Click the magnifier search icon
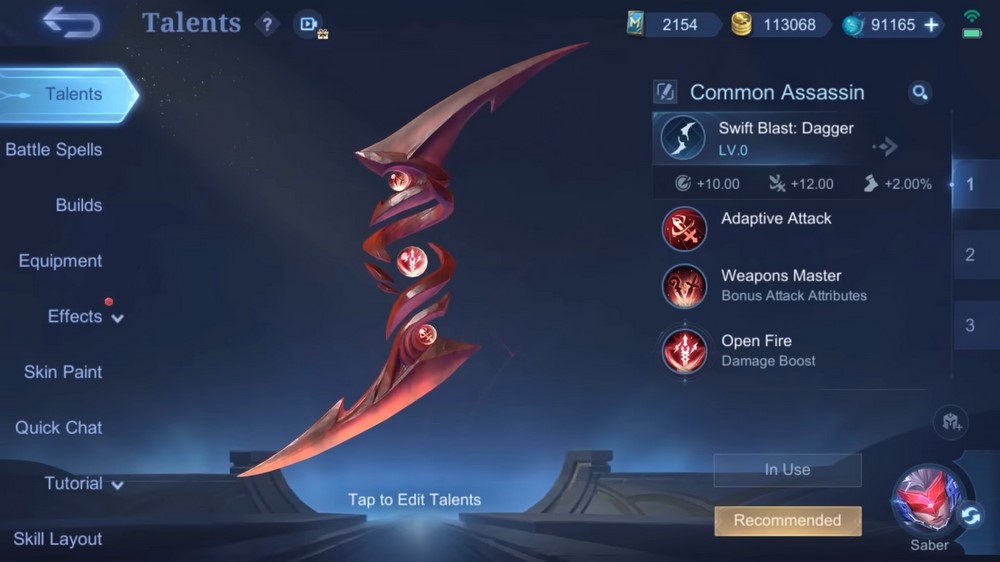 point(920,93)
